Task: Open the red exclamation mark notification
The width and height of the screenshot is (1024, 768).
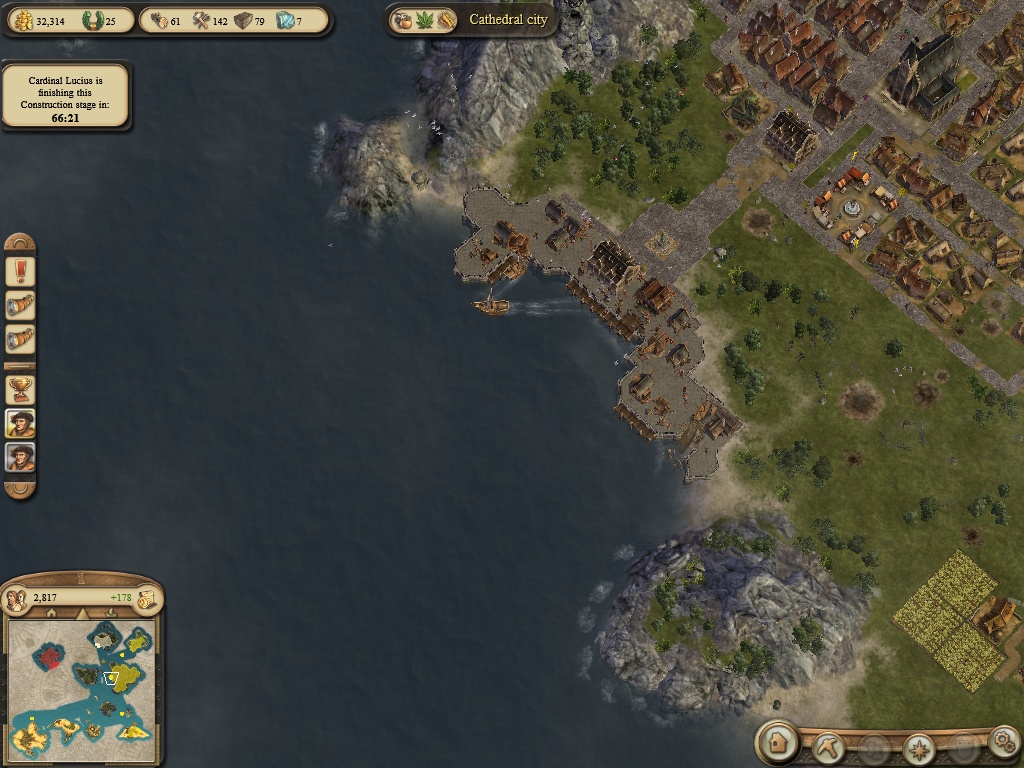Action: click(x=20, y=271)
